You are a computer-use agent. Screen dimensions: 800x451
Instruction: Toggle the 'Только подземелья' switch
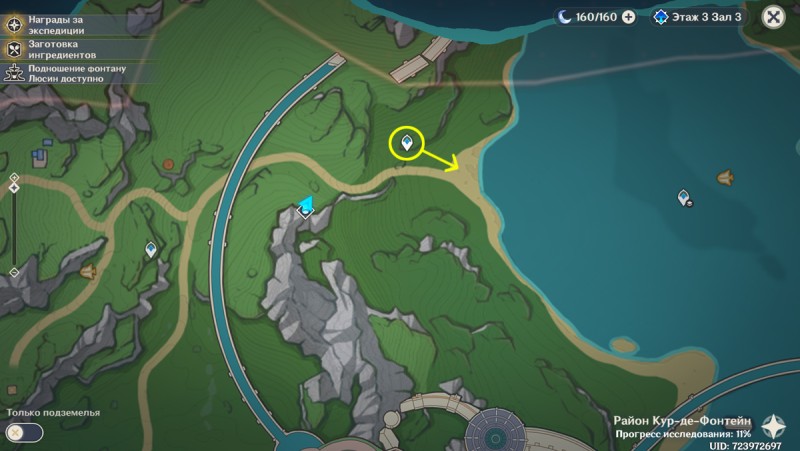[x=24, y=432]
